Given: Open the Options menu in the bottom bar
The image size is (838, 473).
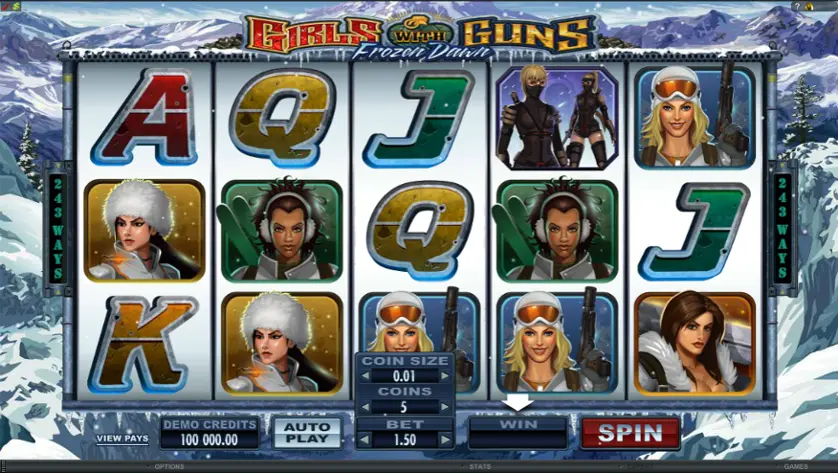Looking at the screenshot, I should pyautogui.click(x=168, y=466).
